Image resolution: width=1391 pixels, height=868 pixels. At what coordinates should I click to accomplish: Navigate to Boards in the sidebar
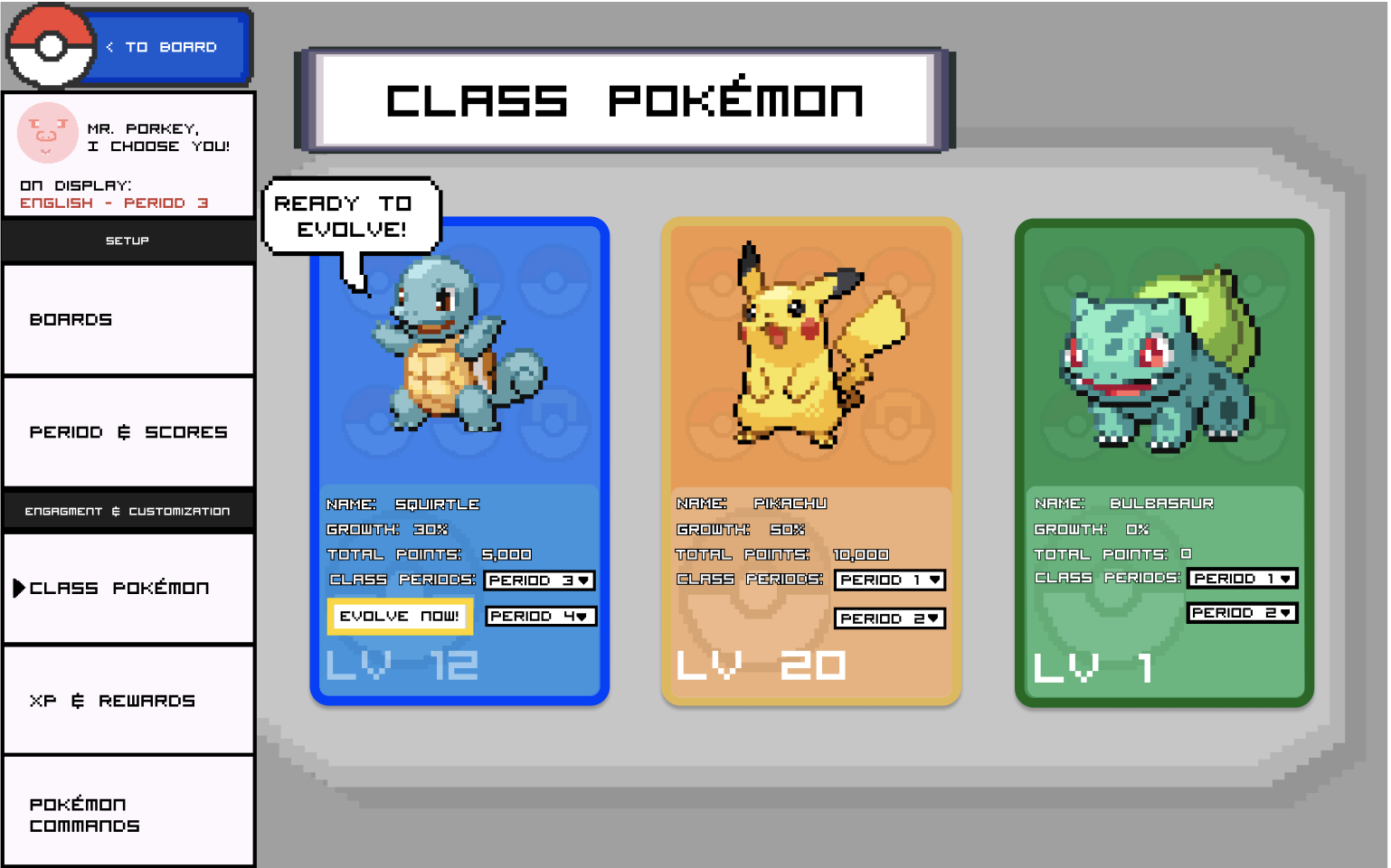tap(128, 319)
